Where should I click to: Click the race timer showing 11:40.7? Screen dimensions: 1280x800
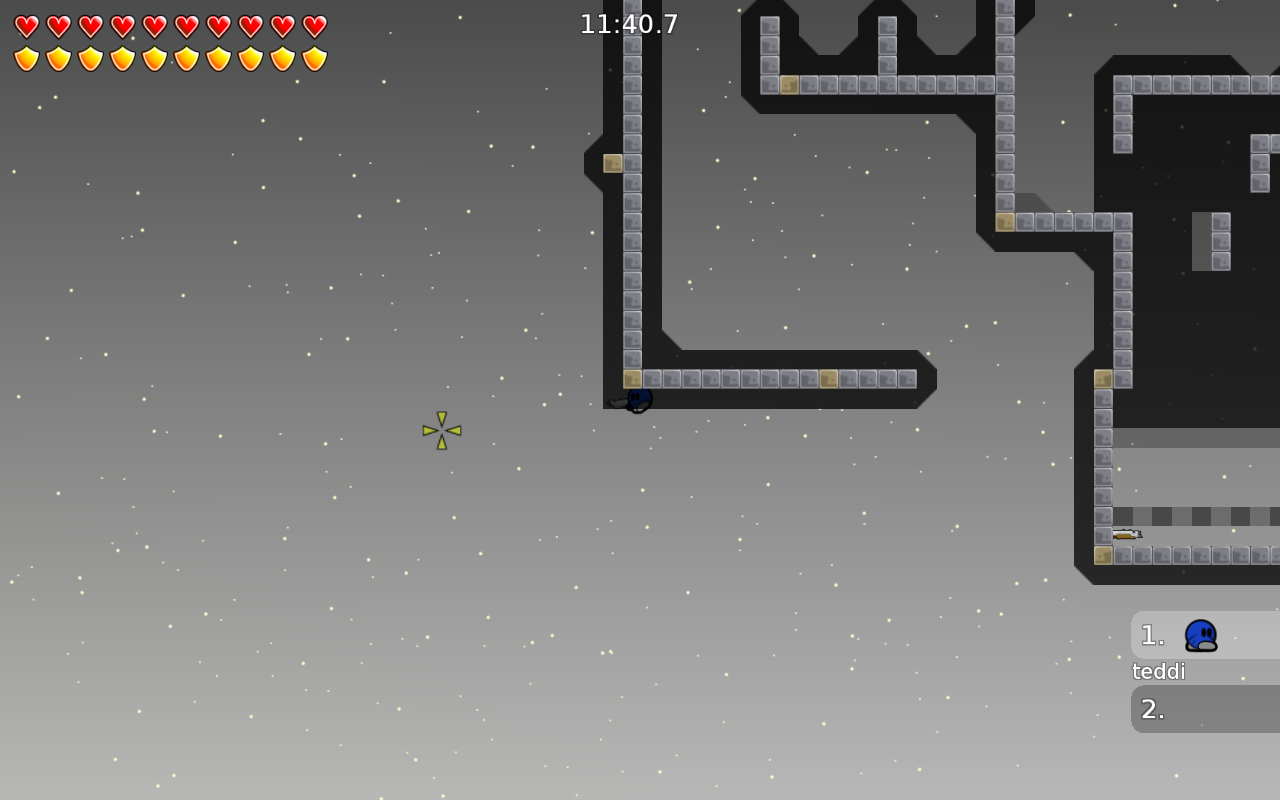pyautogui.click(x=630, y=23)
